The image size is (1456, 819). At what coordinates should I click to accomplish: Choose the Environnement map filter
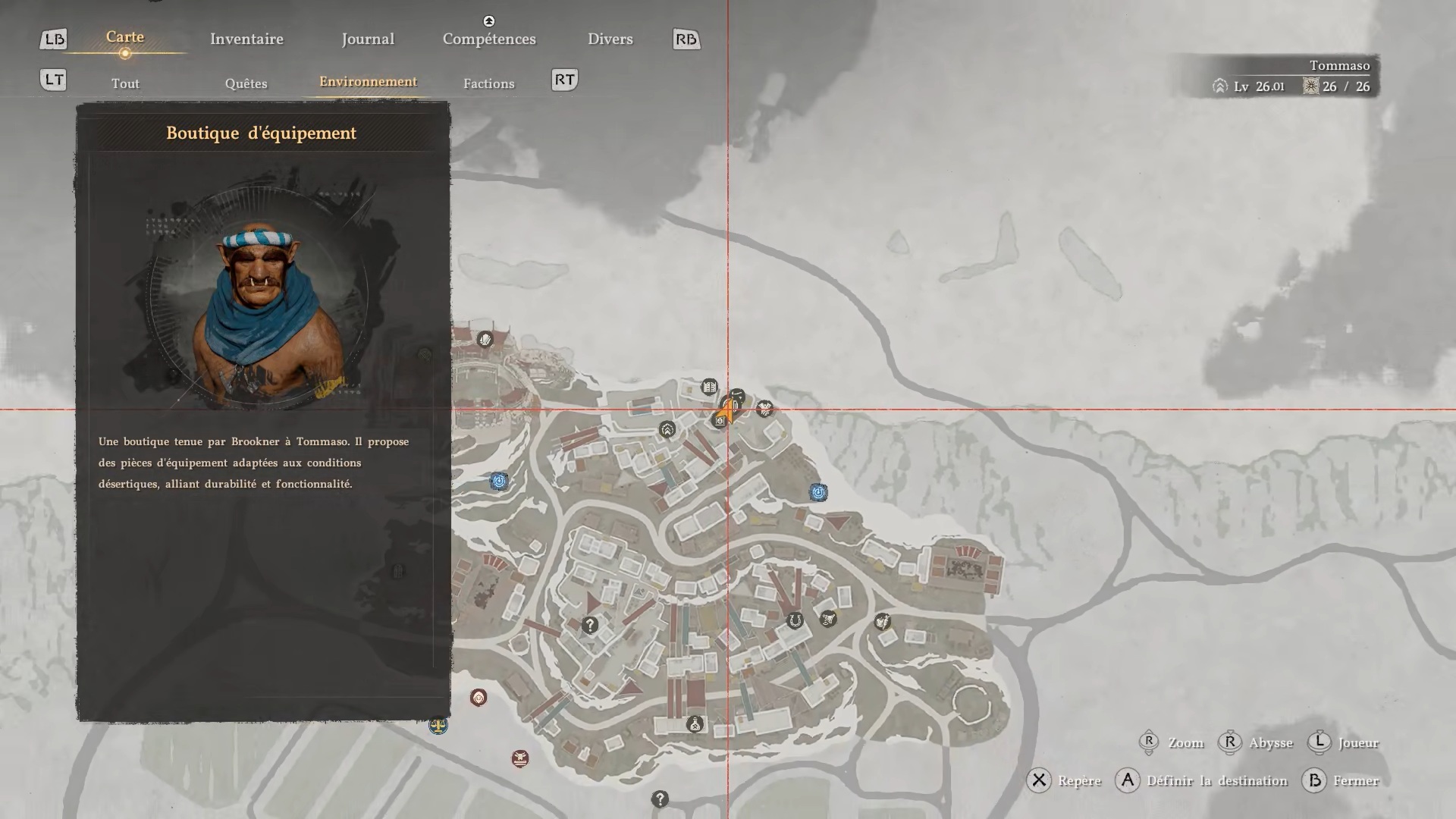point(368,82)
